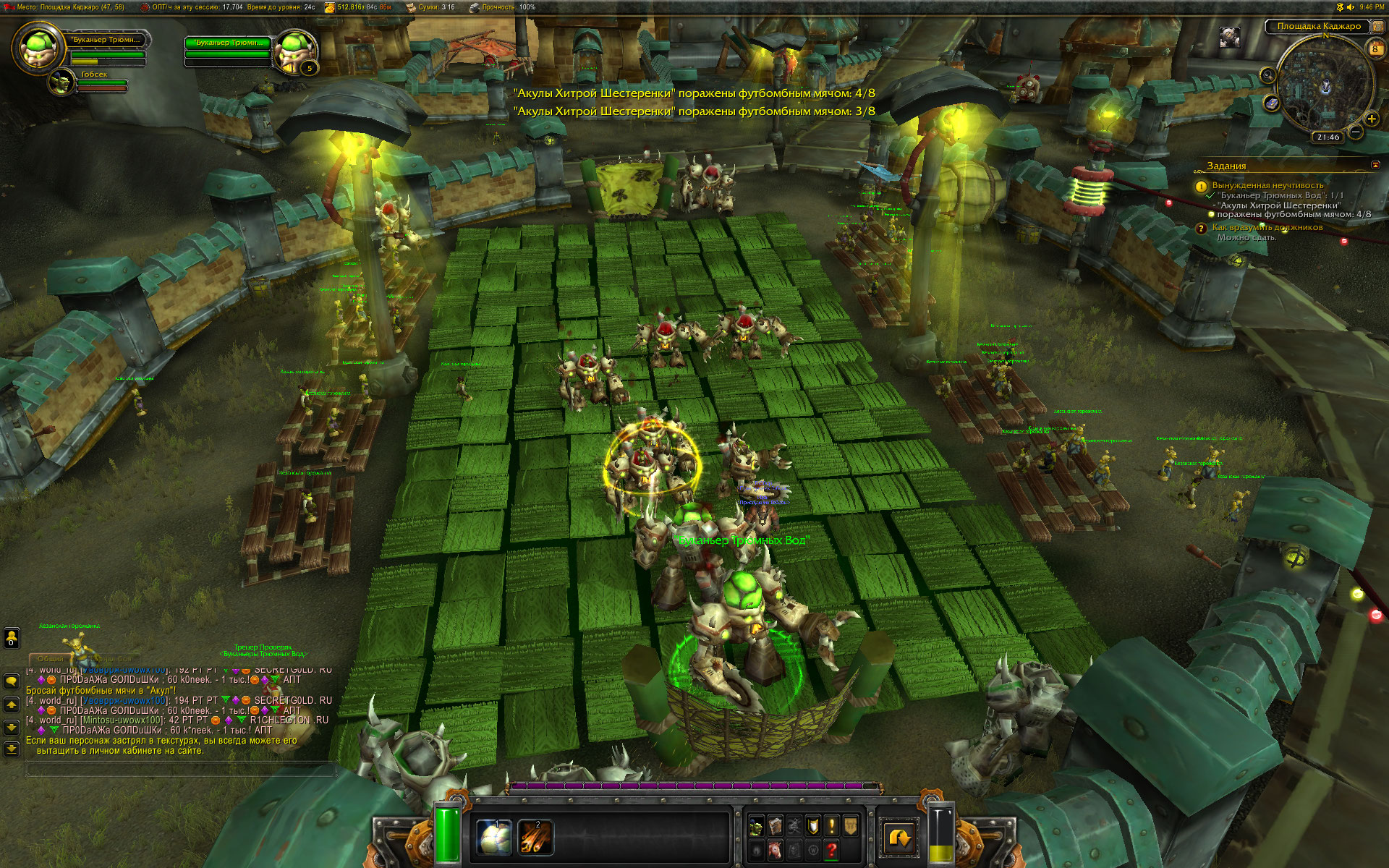Open the chat menu speech bubble button
1389x868 pixels.
(12, 681)
